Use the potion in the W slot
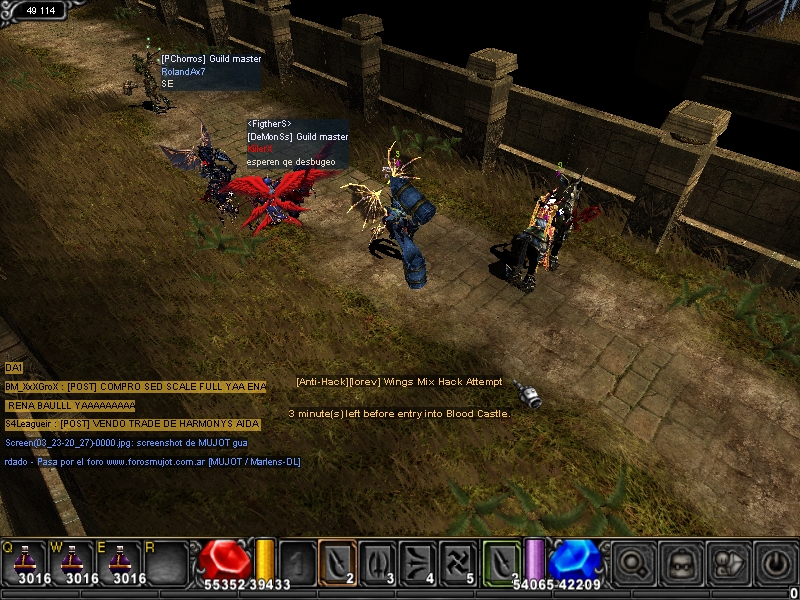Screen dimensions: 800x600 pos(72,562)
